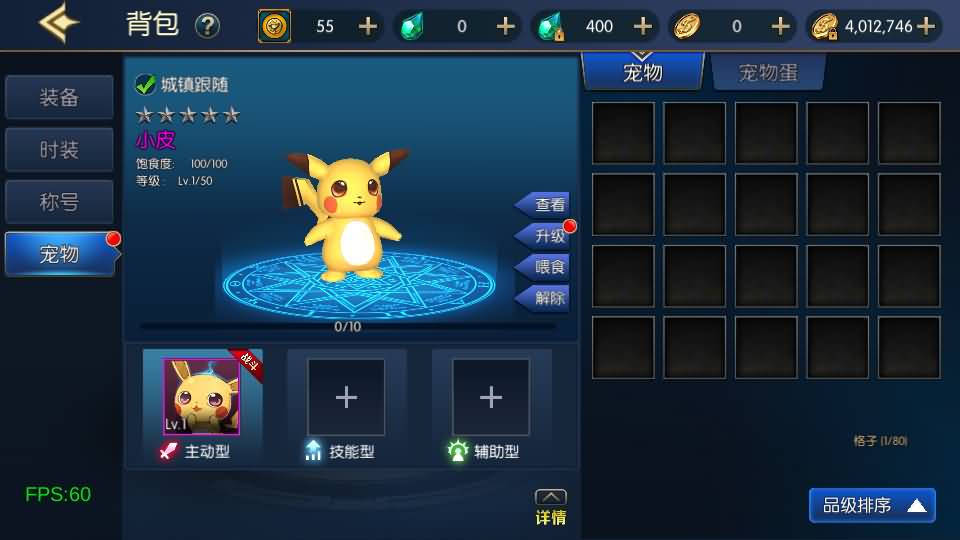Image resolution: width=960 pixels, height=540 pixels.
Task: Switch to the 宠物蛋 pet egg tab
Action: [767, 73]
